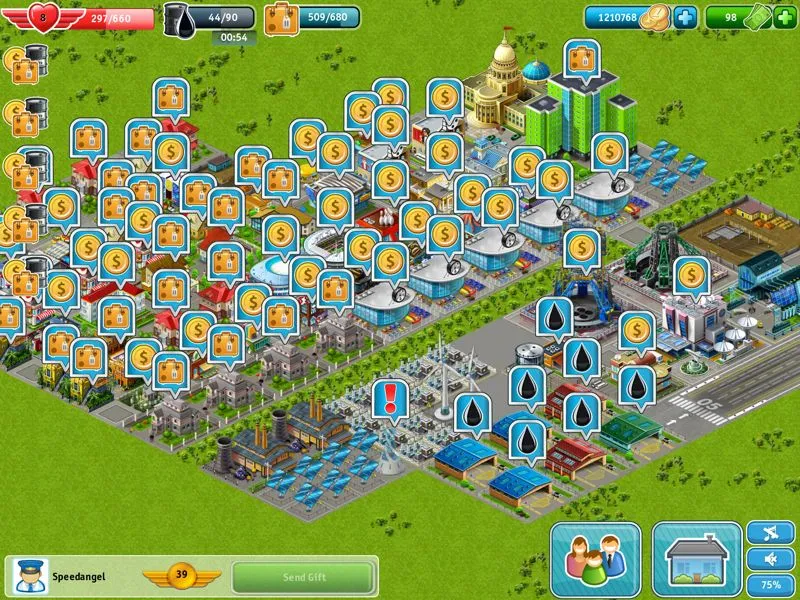Open the friends and neighbors panel
The width and height of the screenshot is (800, 600).
pos(595,559)
